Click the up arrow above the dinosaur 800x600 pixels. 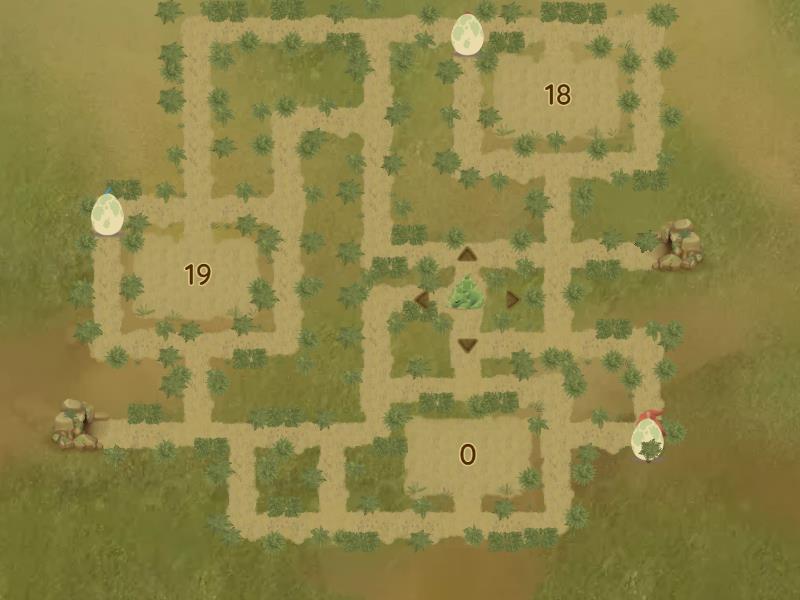click(466, 255)
